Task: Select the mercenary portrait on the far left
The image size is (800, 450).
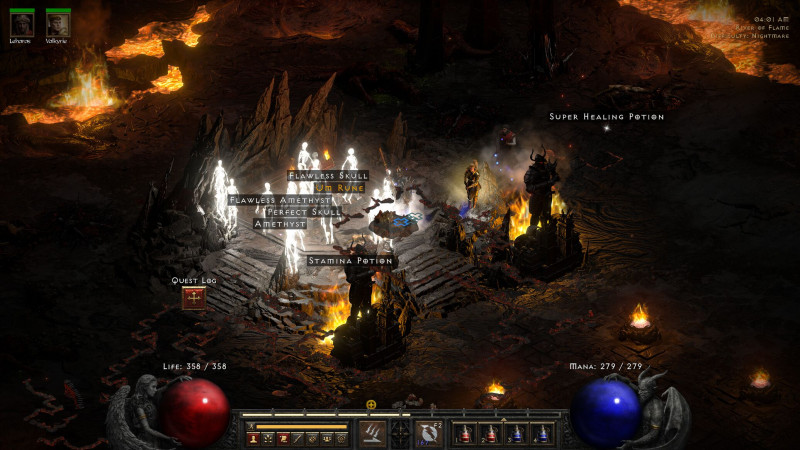Action: 22,25
